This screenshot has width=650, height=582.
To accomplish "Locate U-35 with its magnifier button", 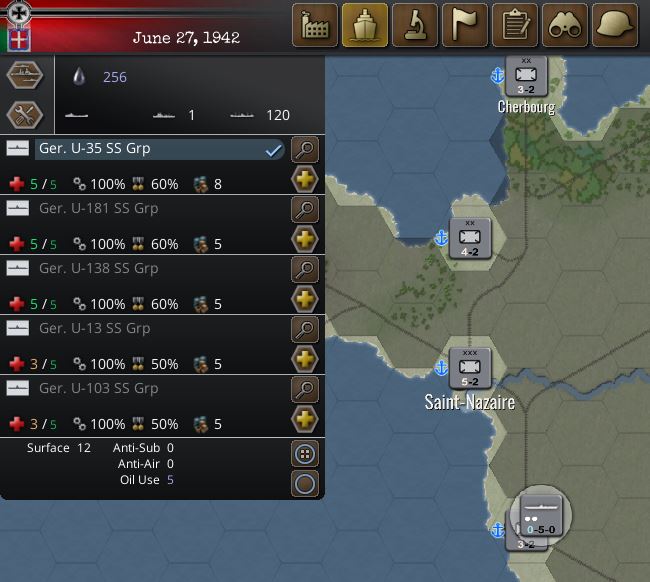I will (304, 150).
